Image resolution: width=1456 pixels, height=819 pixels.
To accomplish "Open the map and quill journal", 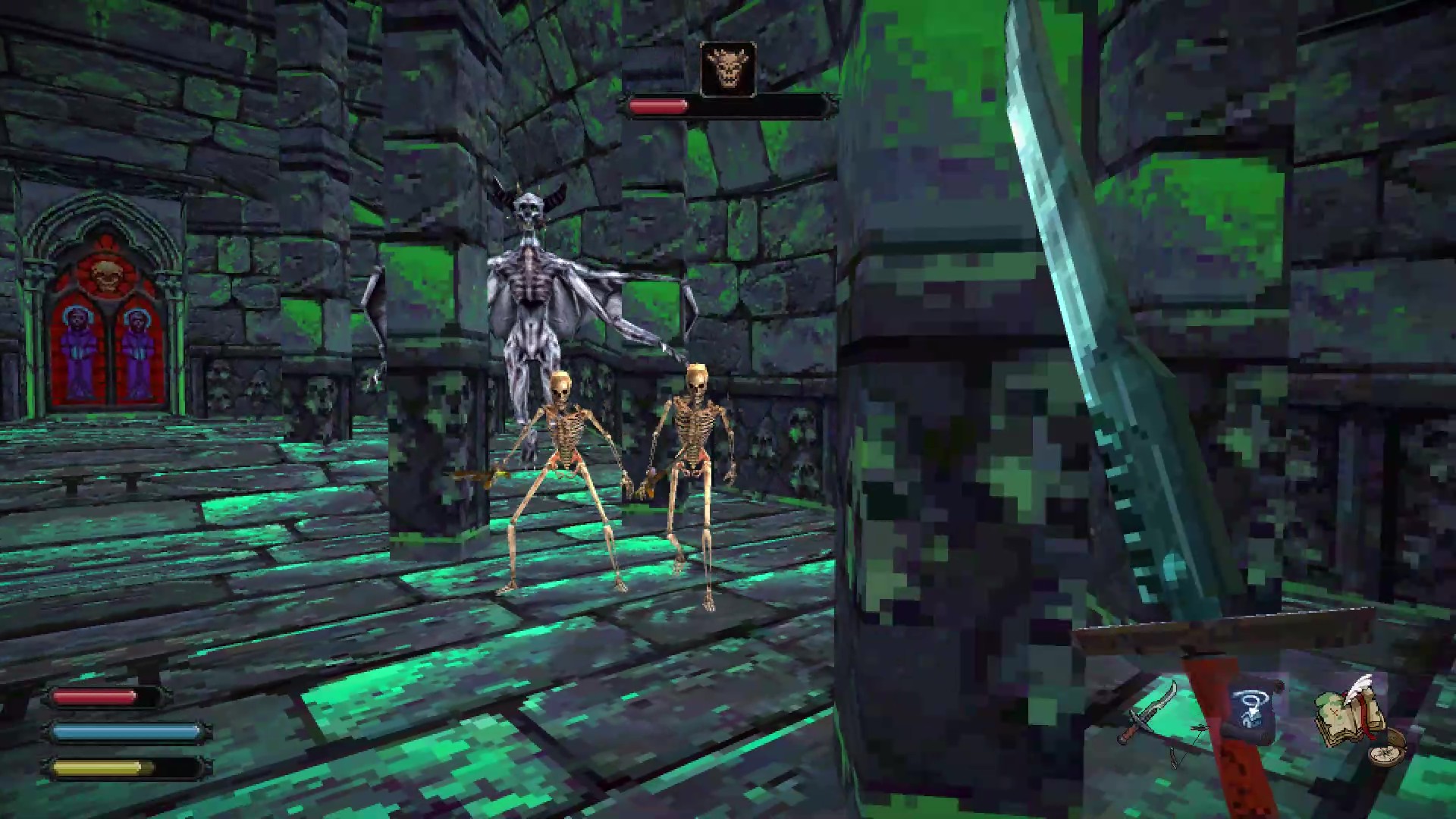I will pos(1350,713).
